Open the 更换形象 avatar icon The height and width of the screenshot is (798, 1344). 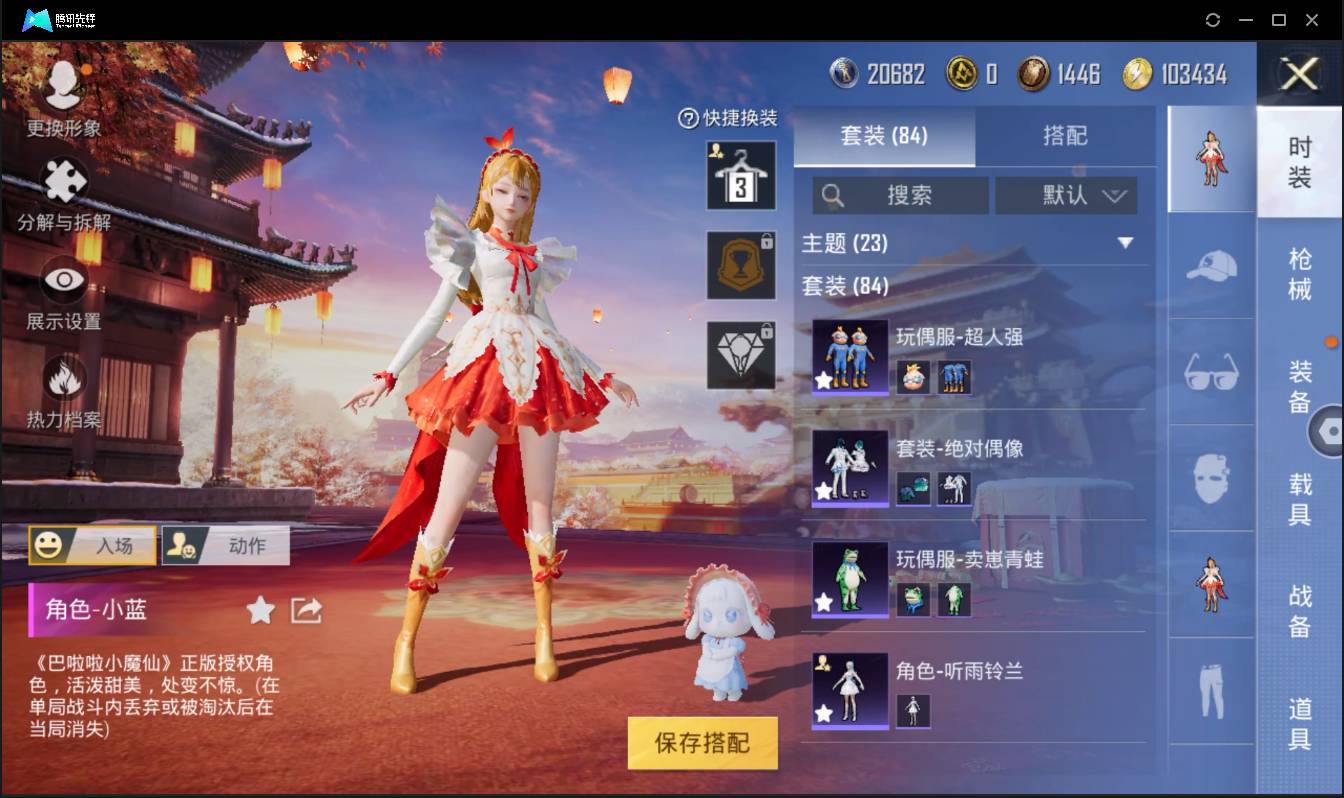point(62,85)
